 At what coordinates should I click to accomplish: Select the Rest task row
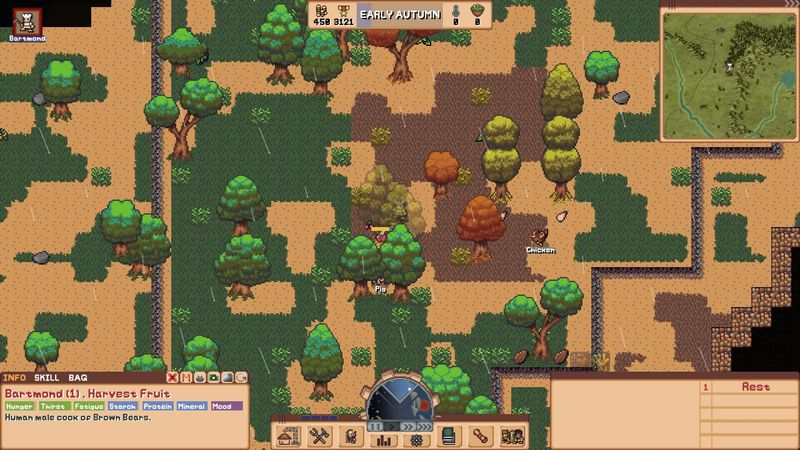point(755,387)
